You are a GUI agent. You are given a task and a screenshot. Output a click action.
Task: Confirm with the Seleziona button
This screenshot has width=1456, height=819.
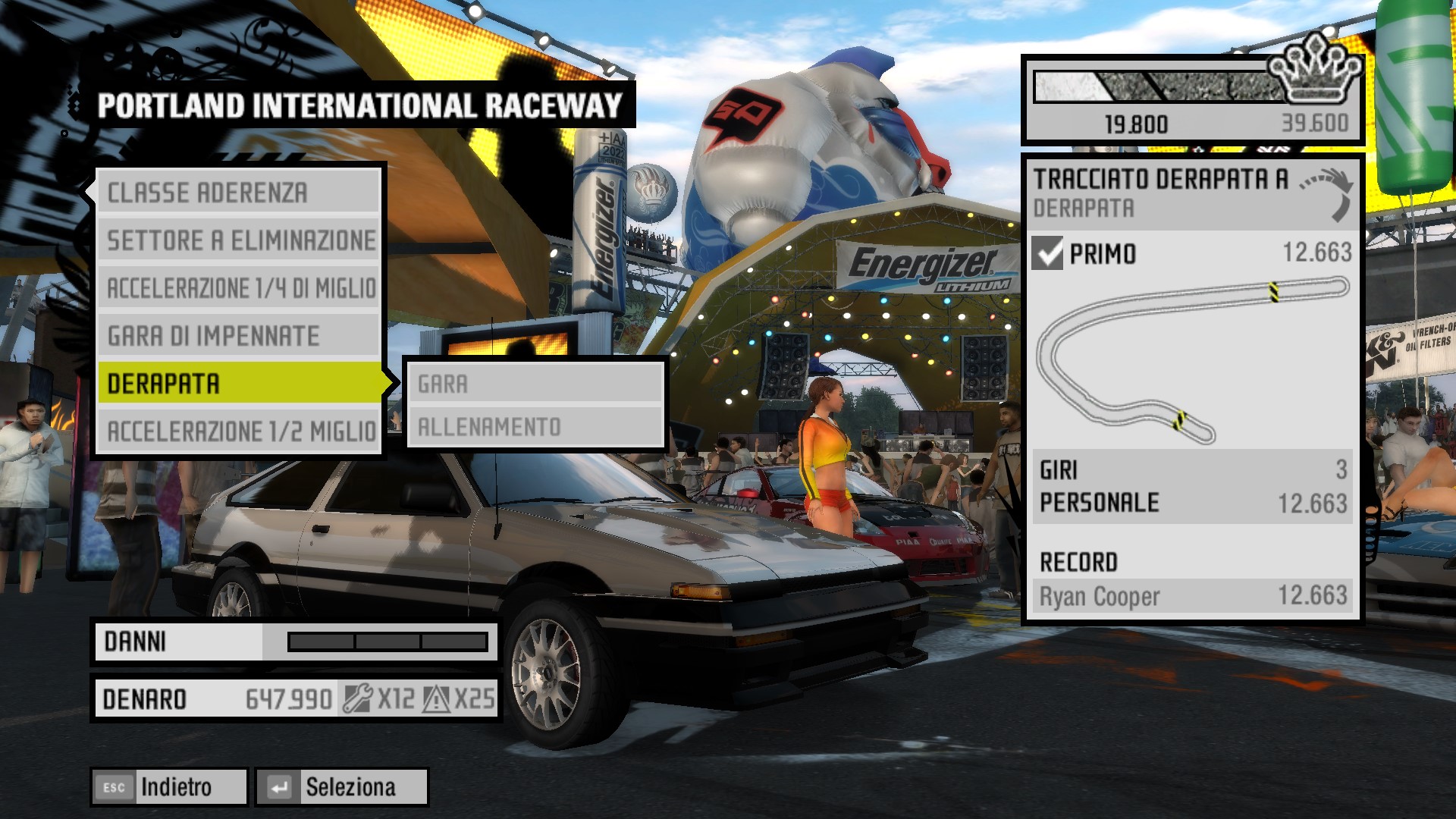tap(342, 787)
